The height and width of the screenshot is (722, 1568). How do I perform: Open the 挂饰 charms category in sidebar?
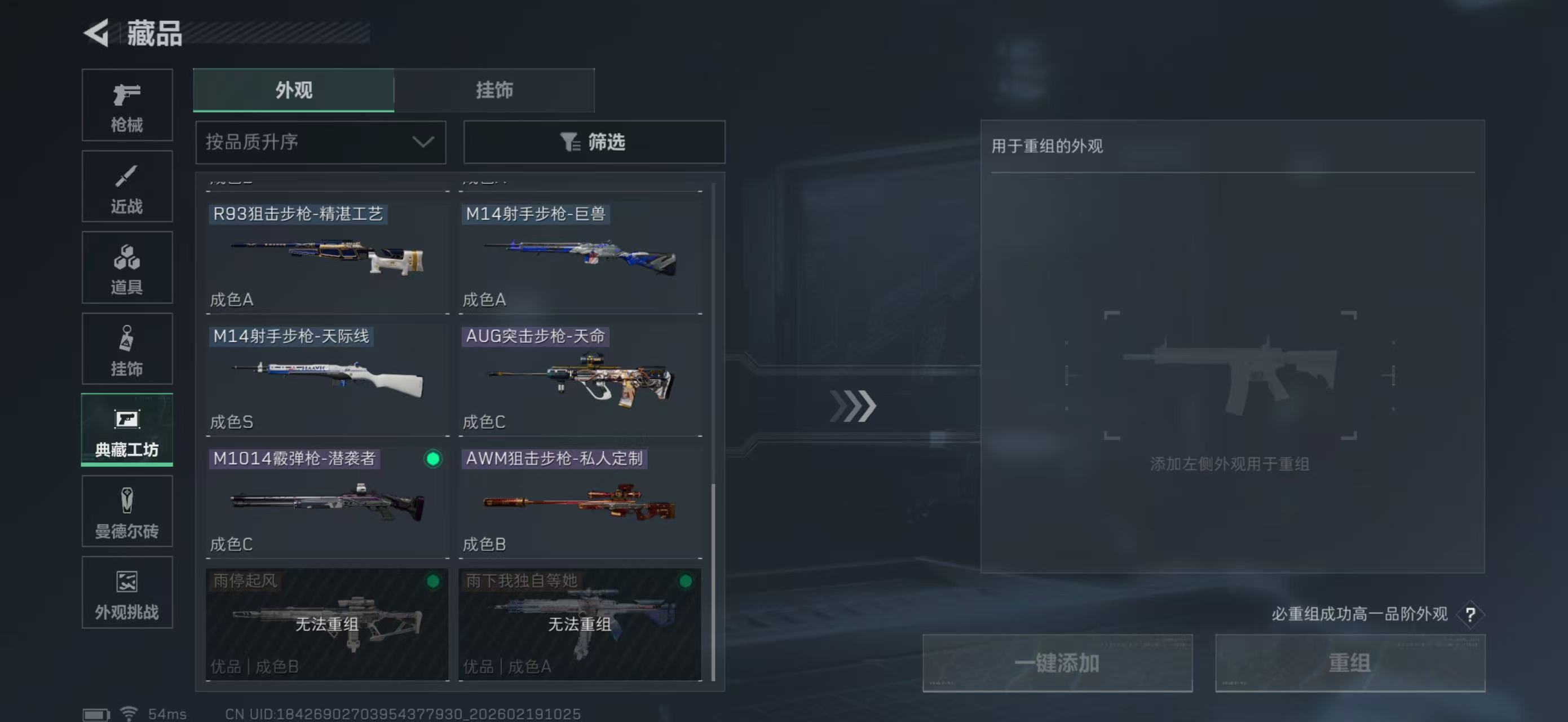point(127,348)
